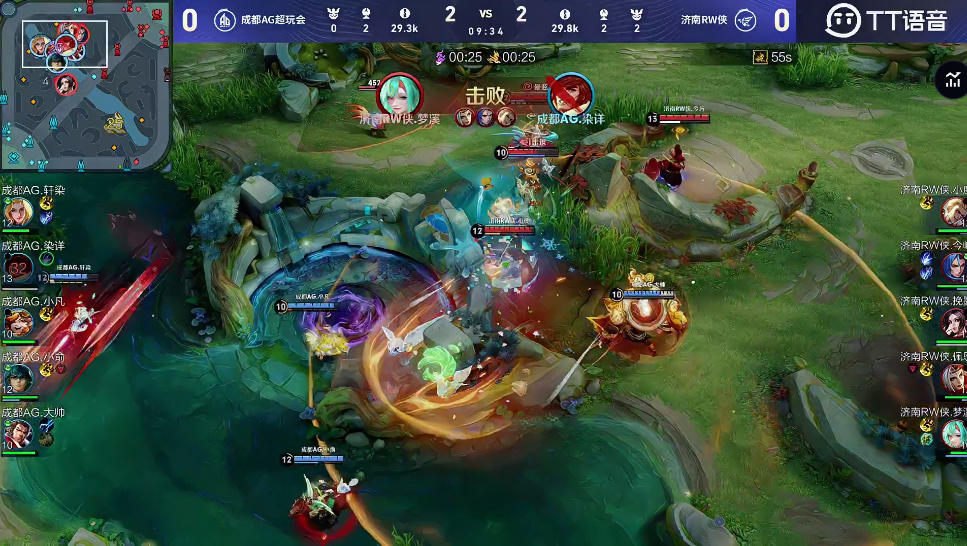Screen dimensions: 967x546
Task: Select player 成都AG.轩染's hero portrait
Action: (x=17, y=212)
